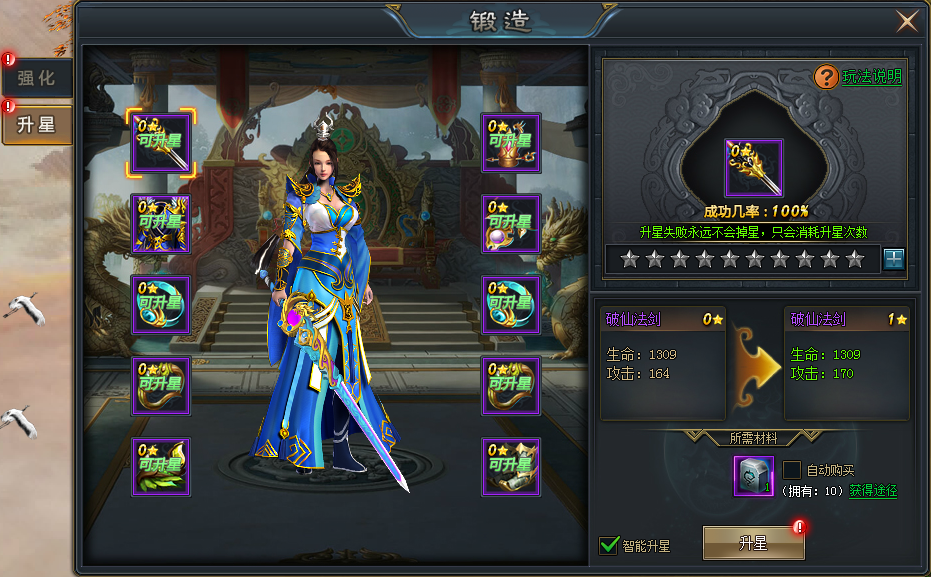Choose the blue armor equipment slot
This screenshot has width=931, height=577.
pos(161,224)
